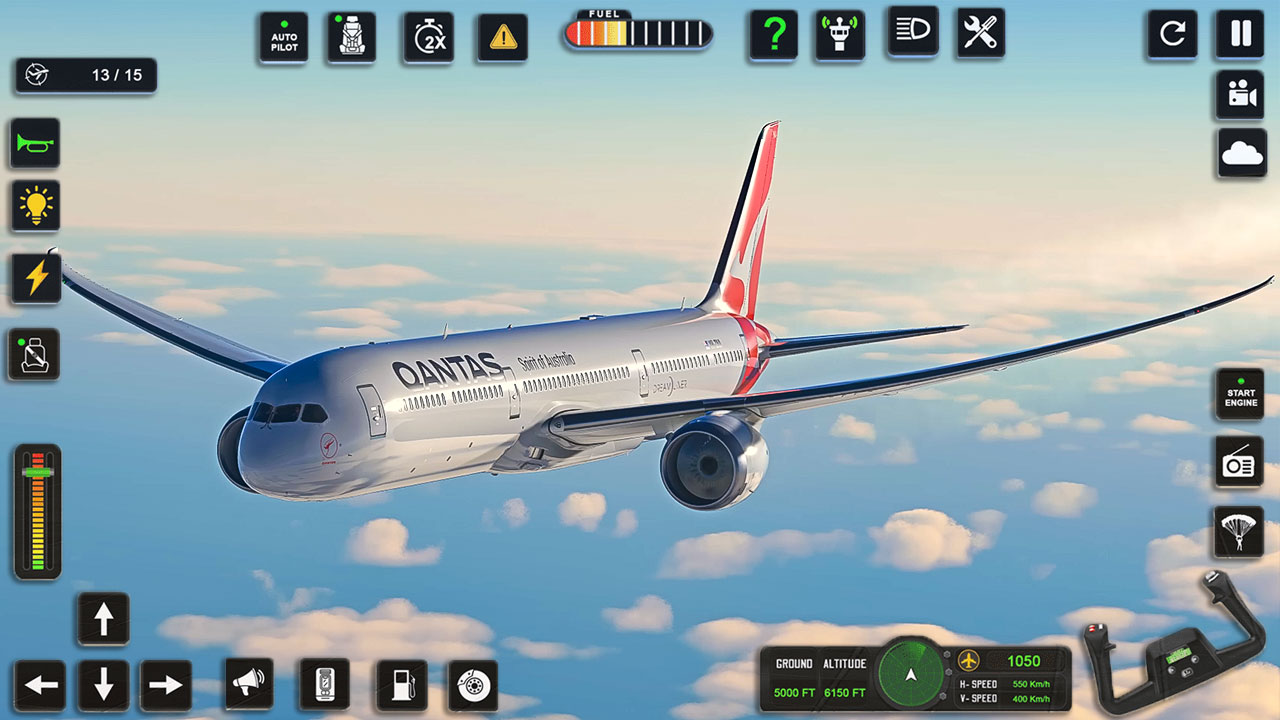
Task: Contact the air traffic control tower
Action: pos(839,33)
